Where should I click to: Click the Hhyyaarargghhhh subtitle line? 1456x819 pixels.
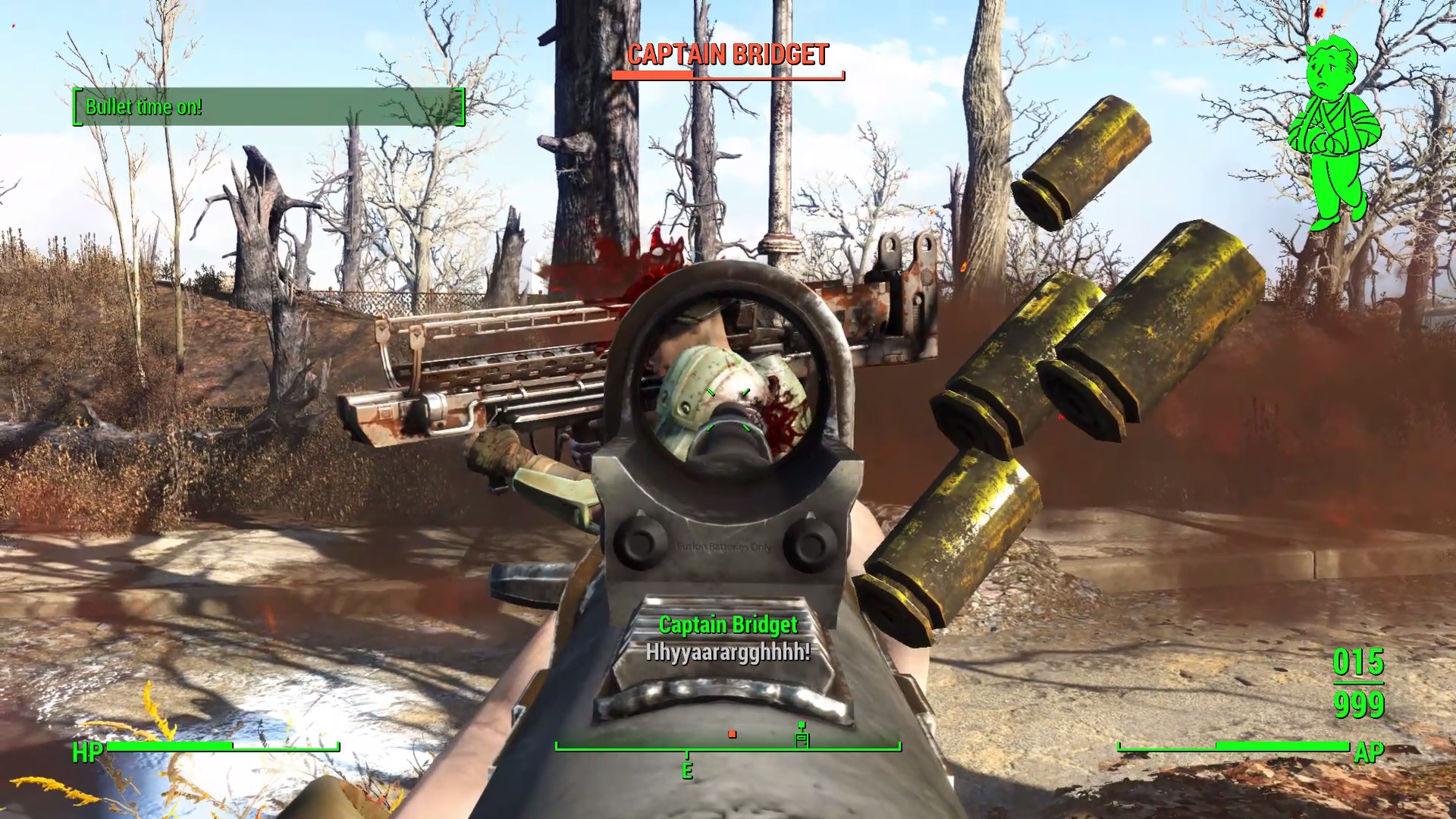[726, 653]
